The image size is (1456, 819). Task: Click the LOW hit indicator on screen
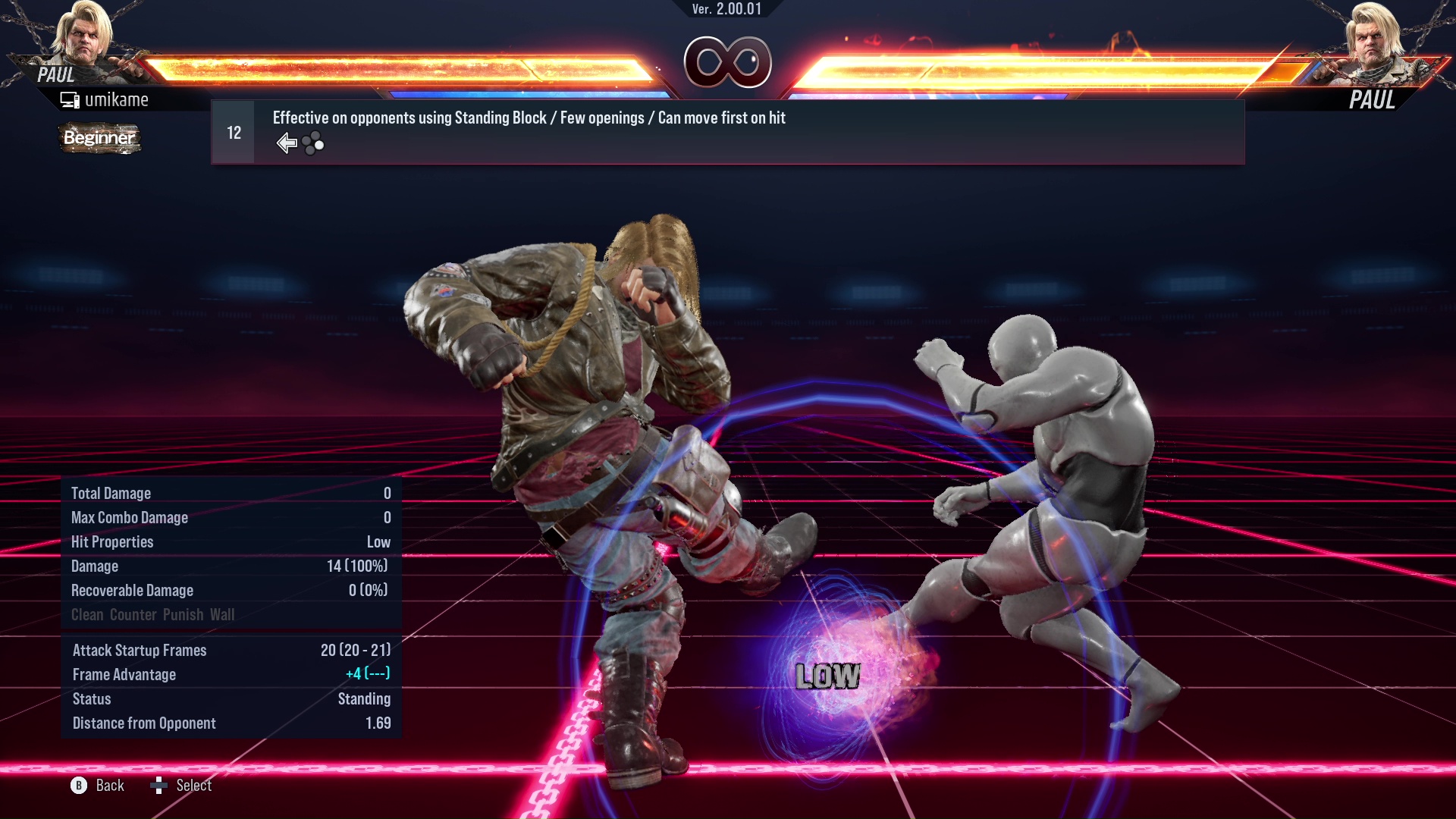pyautogui.click(x=827, y=677)
